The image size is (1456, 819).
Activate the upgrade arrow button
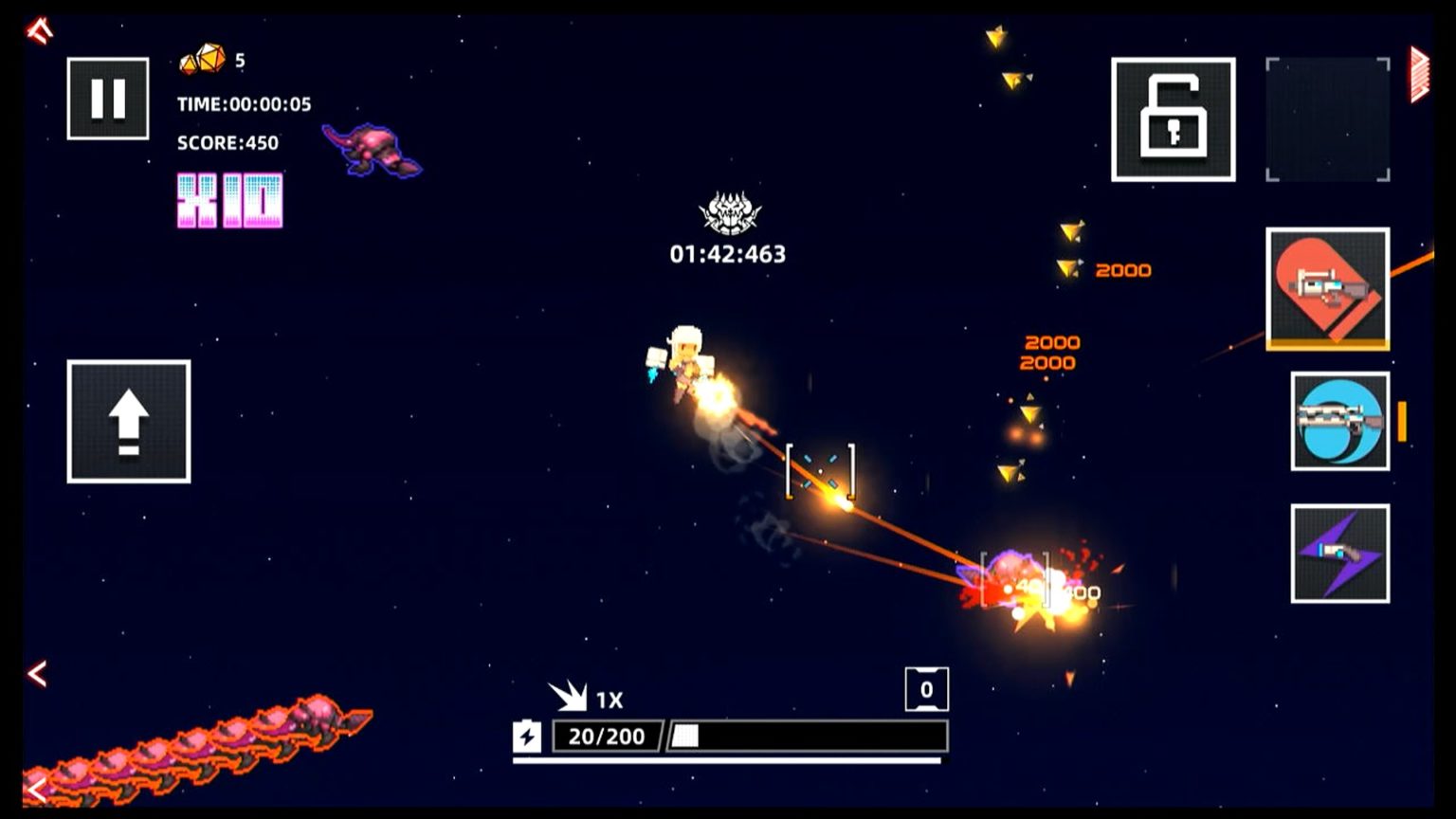[x=128, y=421]
